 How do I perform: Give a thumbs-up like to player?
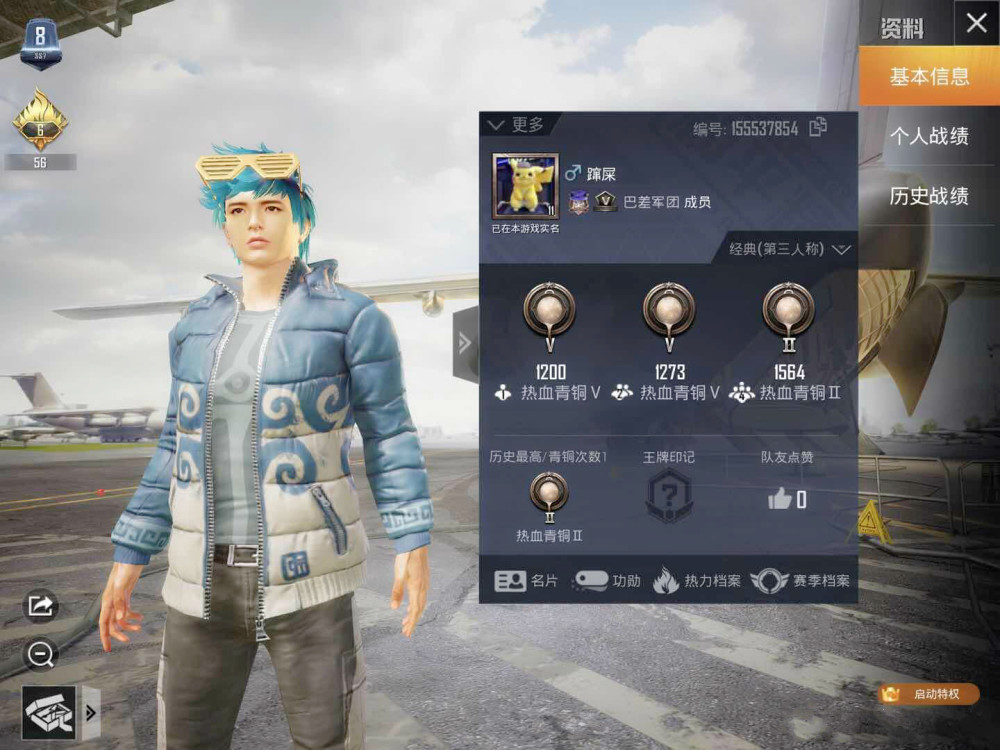pyautogui.click(x=780, y=499)
